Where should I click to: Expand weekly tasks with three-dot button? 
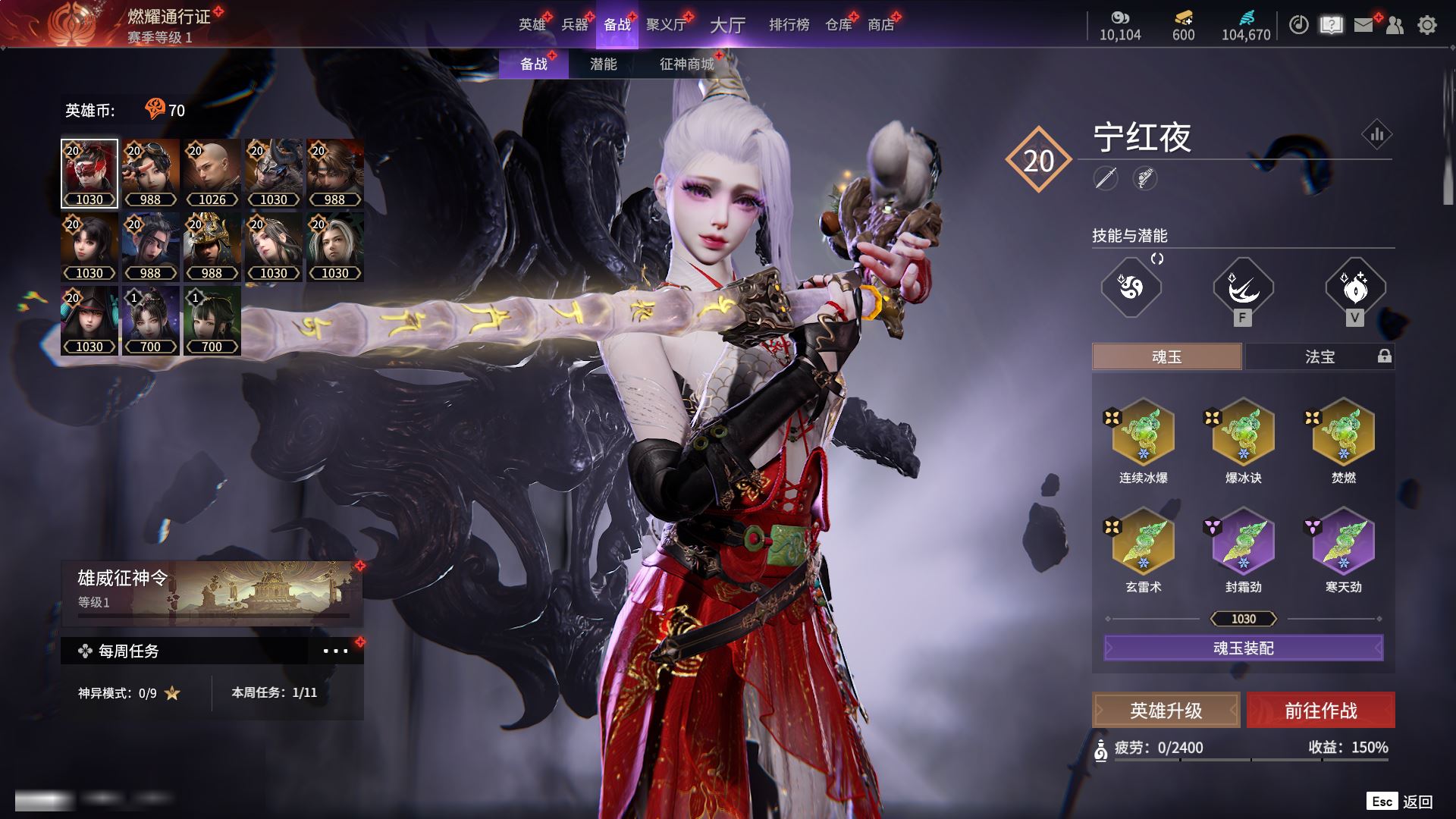[335, 651]
